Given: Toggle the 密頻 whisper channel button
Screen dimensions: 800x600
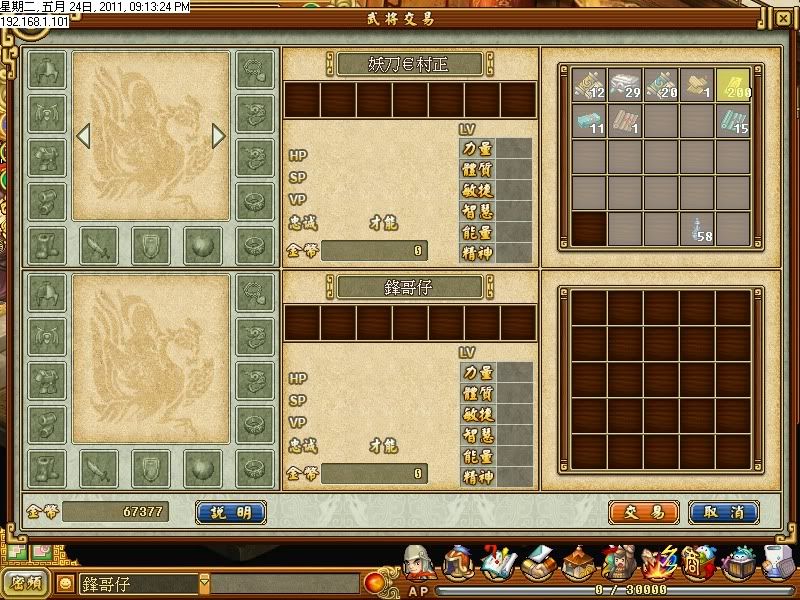Looking at the screenshot, I should pyautogui.click(x=26, y=582).
